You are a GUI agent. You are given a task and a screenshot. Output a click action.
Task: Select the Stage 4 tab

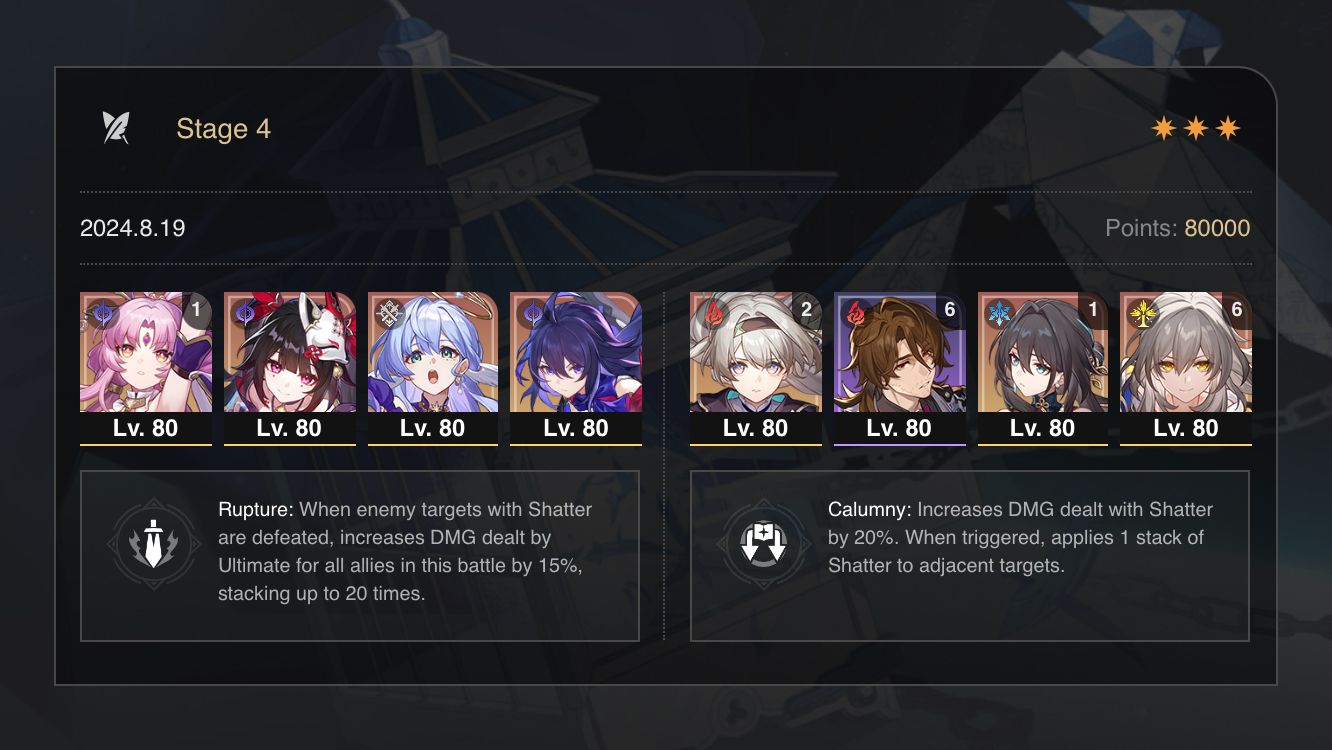click(x=222, y=128)
